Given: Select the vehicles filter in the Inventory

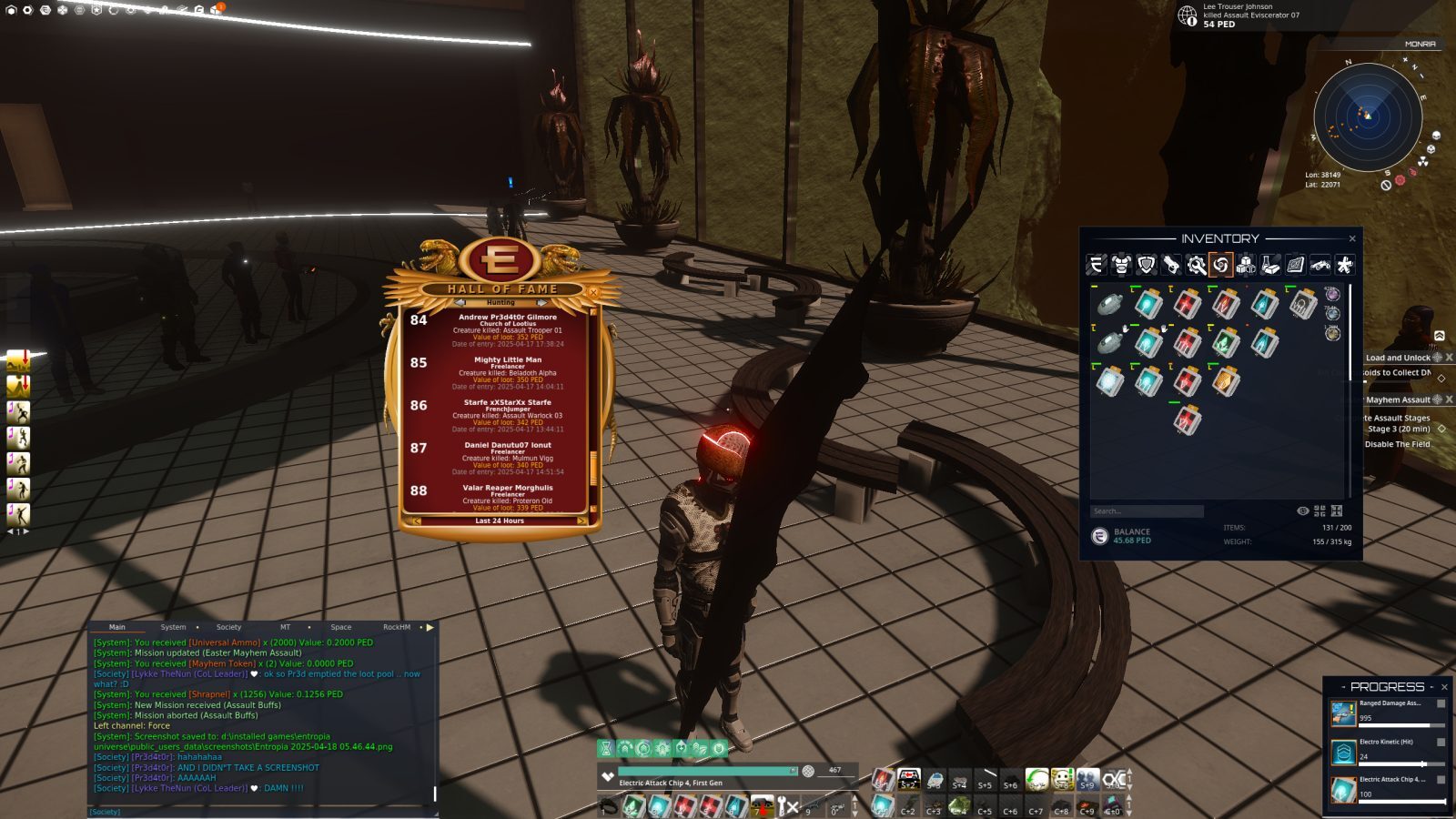Looking at the screenshot, I should [1322, 267].
